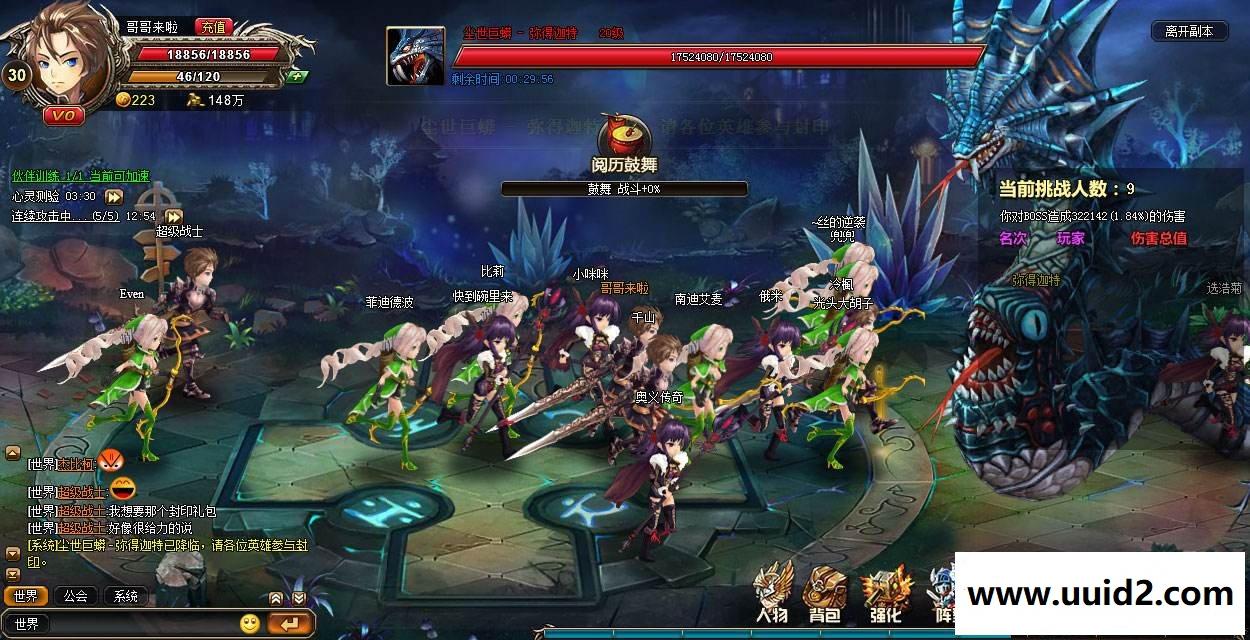Image resolution: width=1250 pixels, height=640 pixels.
Task: Select the 世界 world chat tab
Action: coord(26,596)
